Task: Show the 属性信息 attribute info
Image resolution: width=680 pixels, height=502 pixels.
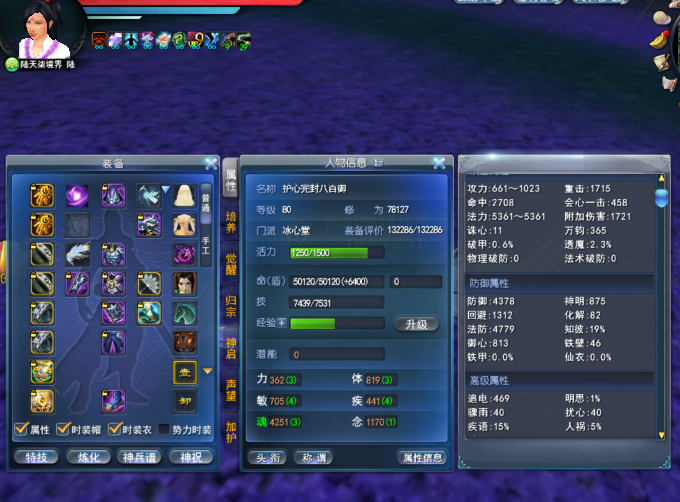Action: point(421,457)
